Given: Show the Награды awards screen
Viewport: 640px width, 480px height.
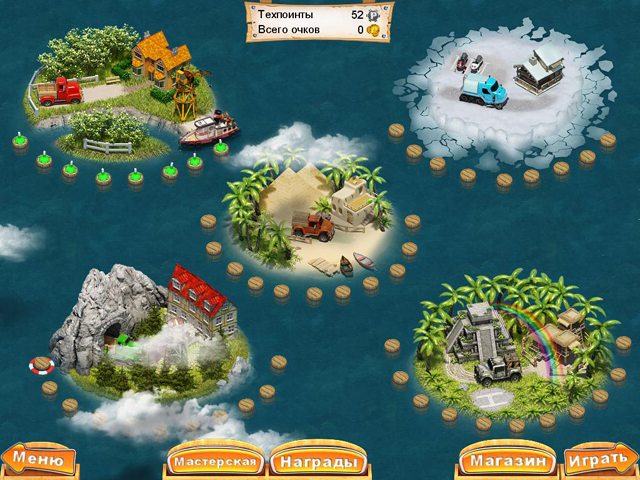Looking at the screenshot, I should pyautogui.click(x=315, y=463).
